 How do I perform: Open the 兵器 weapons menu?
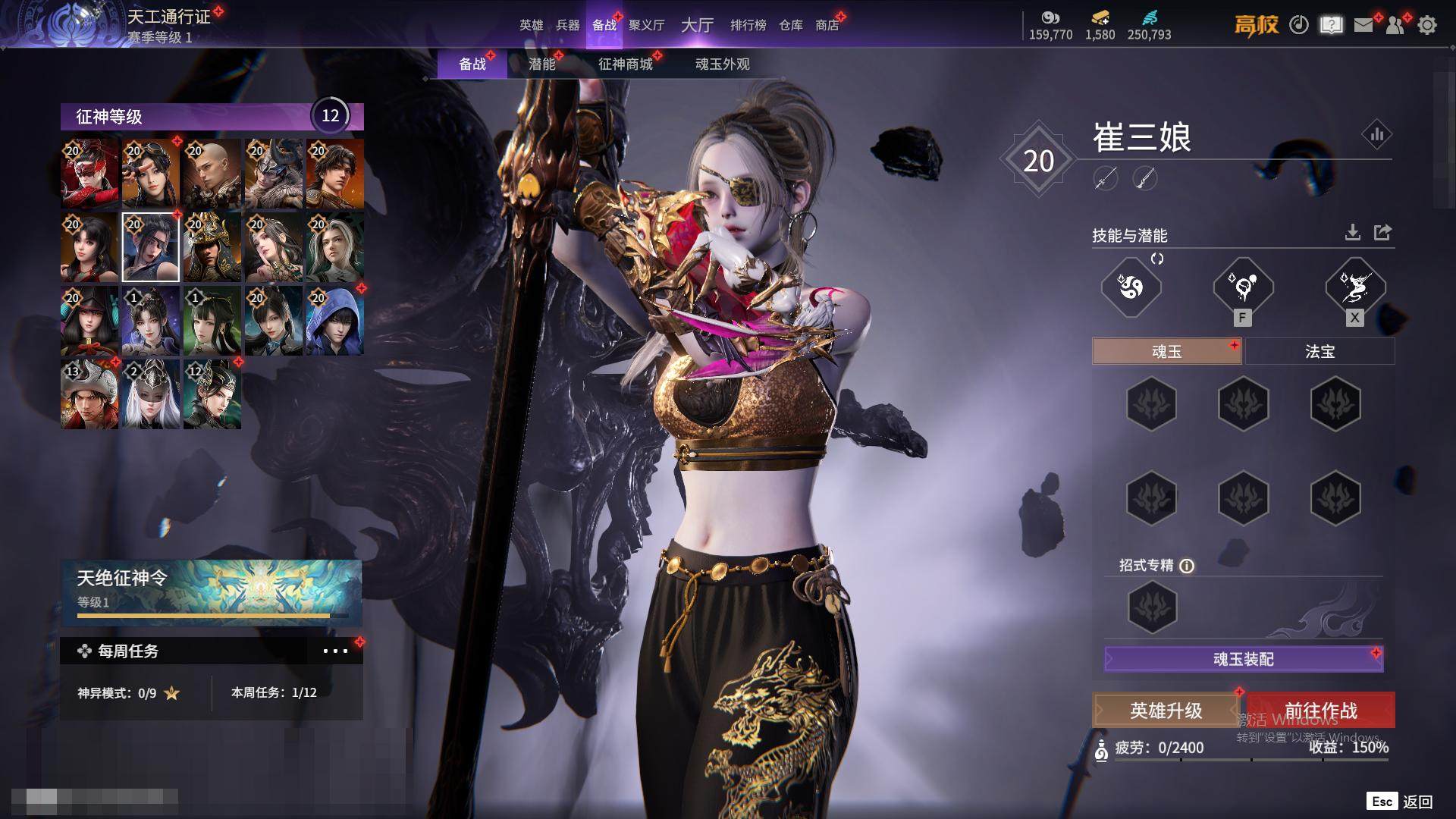(x=567, y=25)
